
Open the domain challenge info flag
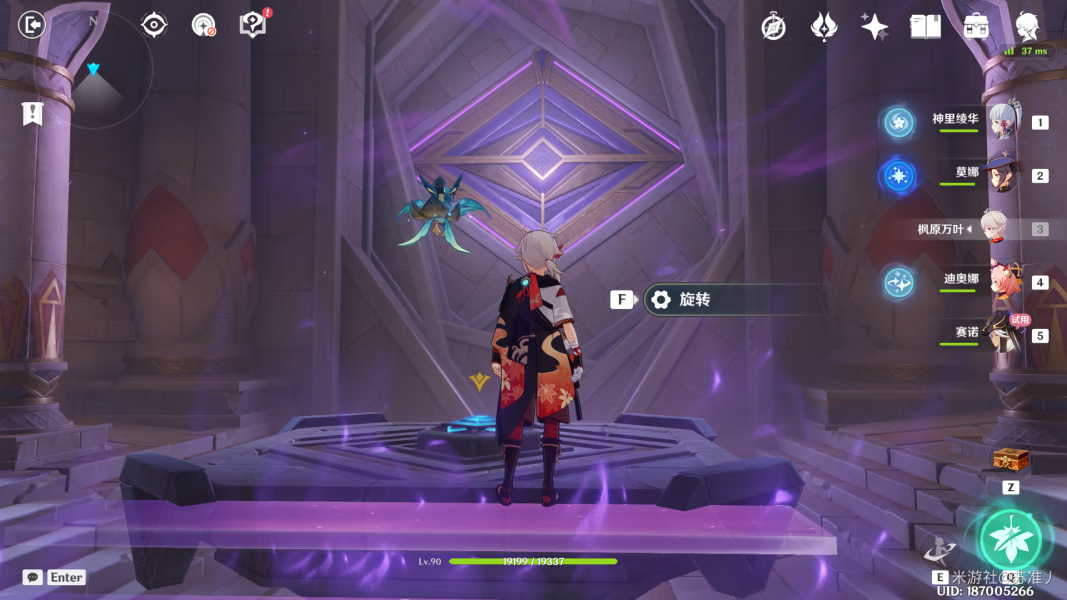tap(32, 113)
